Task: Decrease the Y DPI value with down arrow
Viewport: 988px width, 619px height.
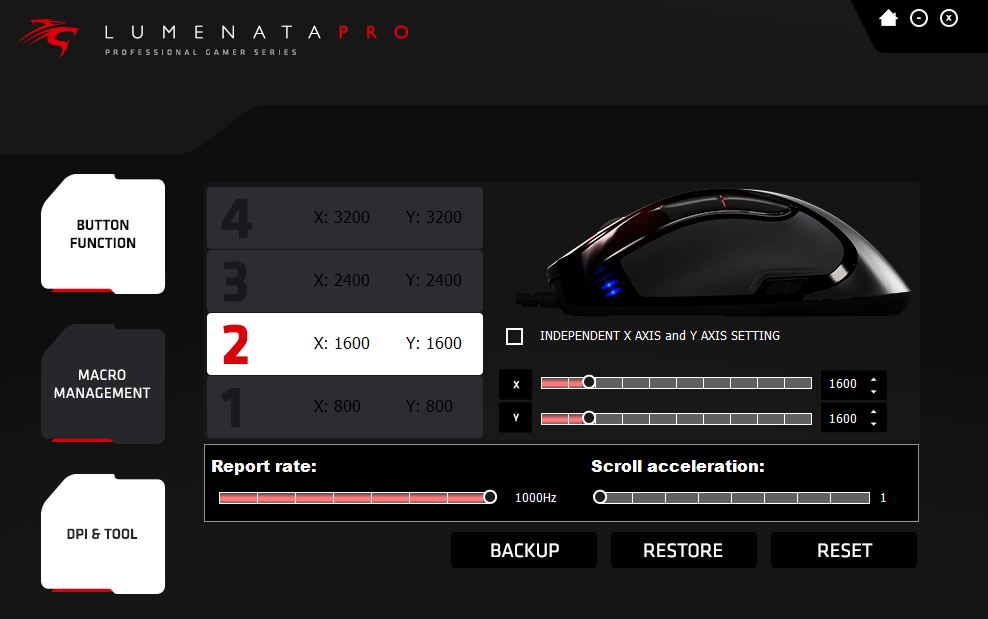Action: (x=874, y=424)
